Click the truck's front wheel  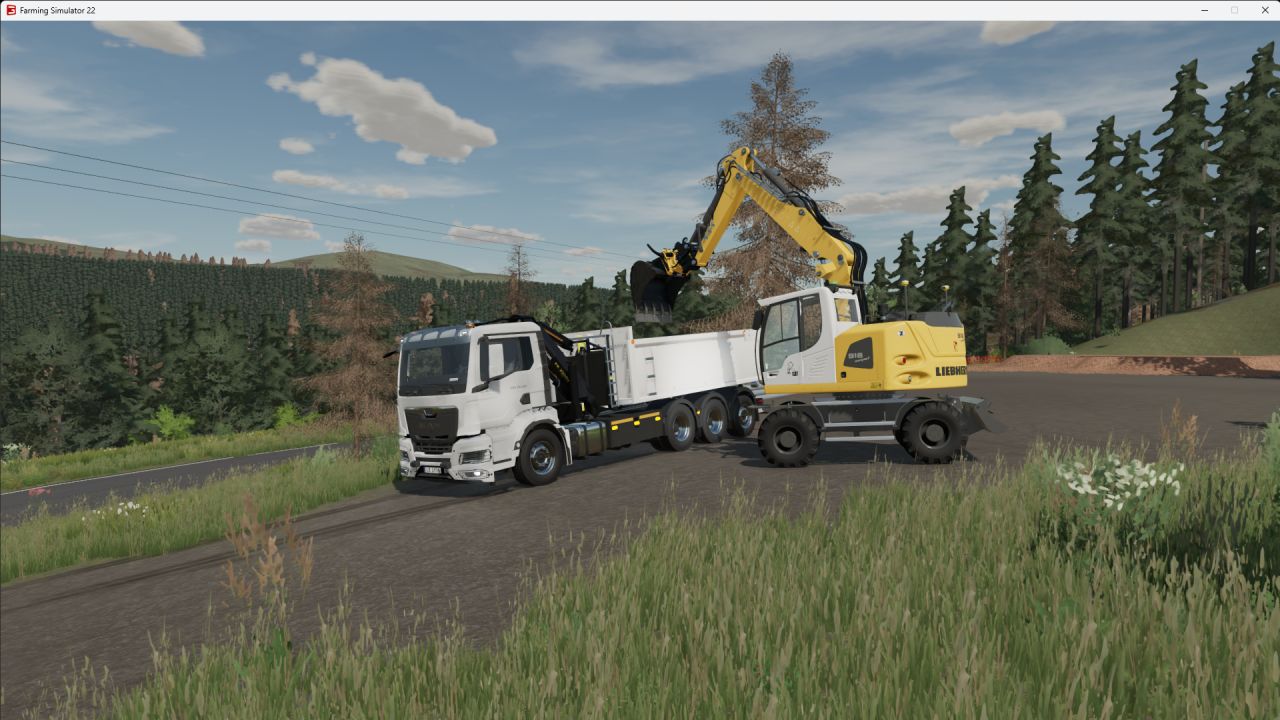pos(543,457)
